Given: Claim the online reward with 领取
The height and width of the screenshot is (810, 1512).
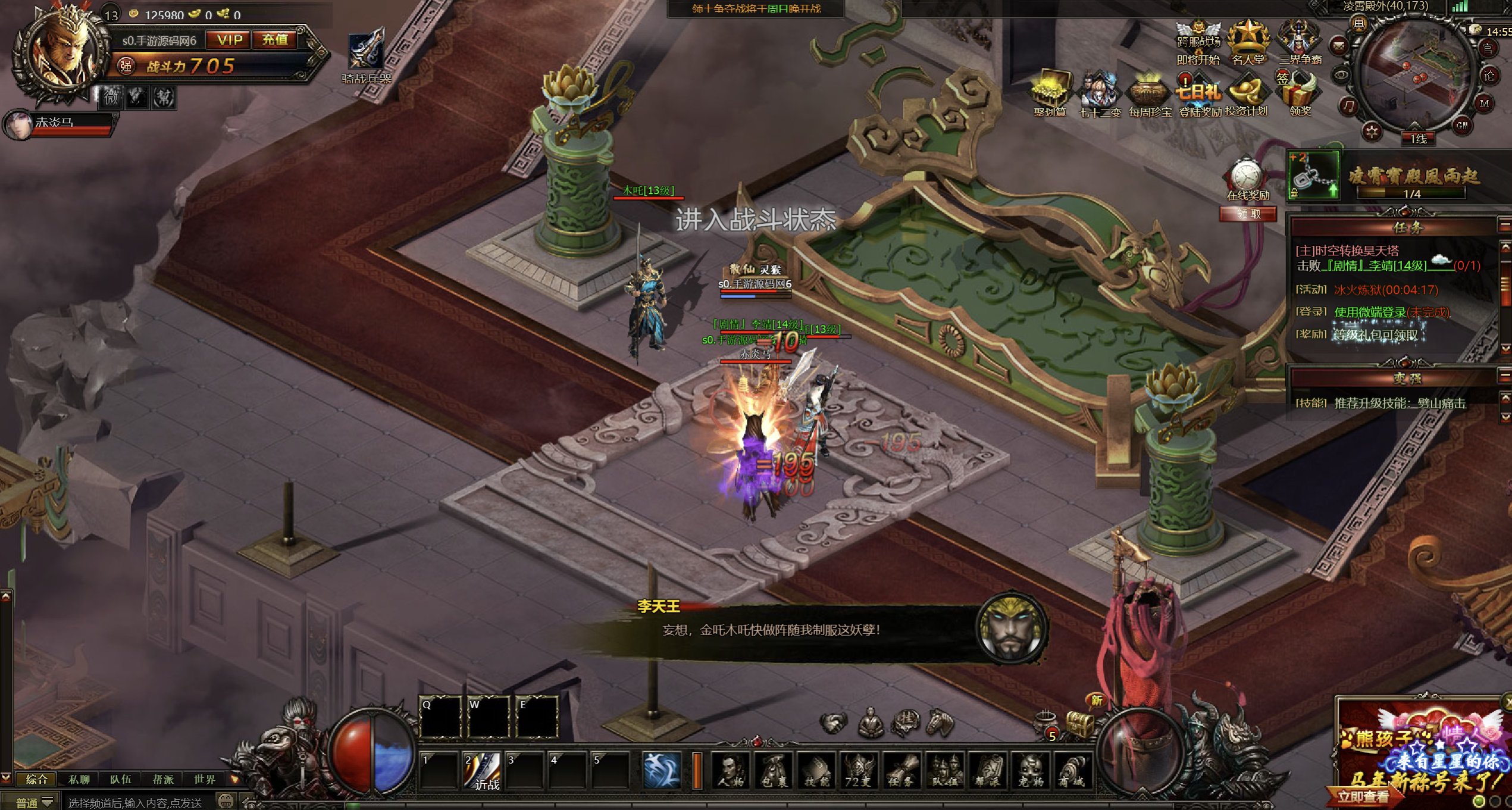Looking at the screenshot, I should click(1248, 214).
